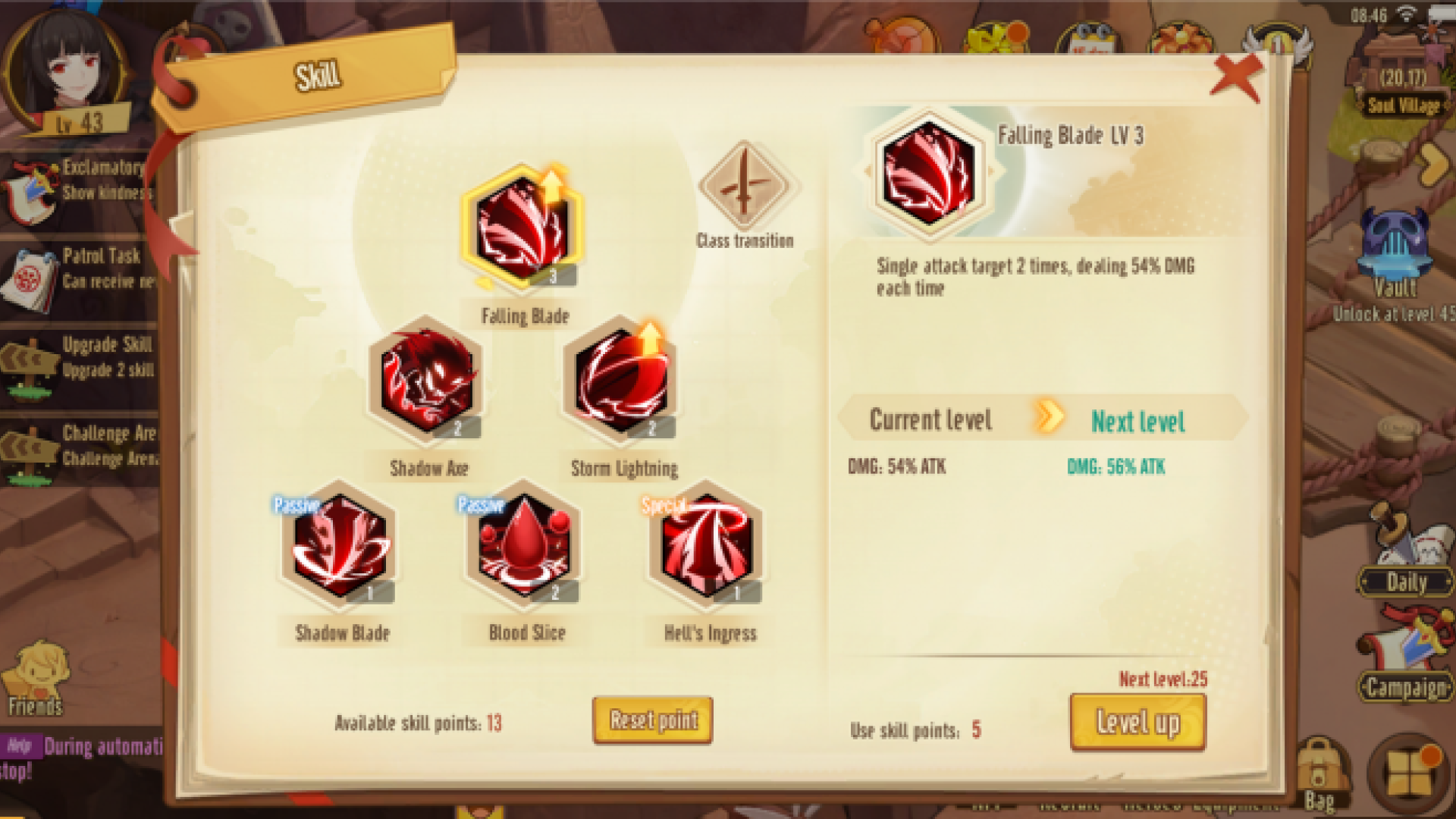Level up the selected skill
The image size is (1456, 819).
pyautogui.click(x=1137, y=722)
